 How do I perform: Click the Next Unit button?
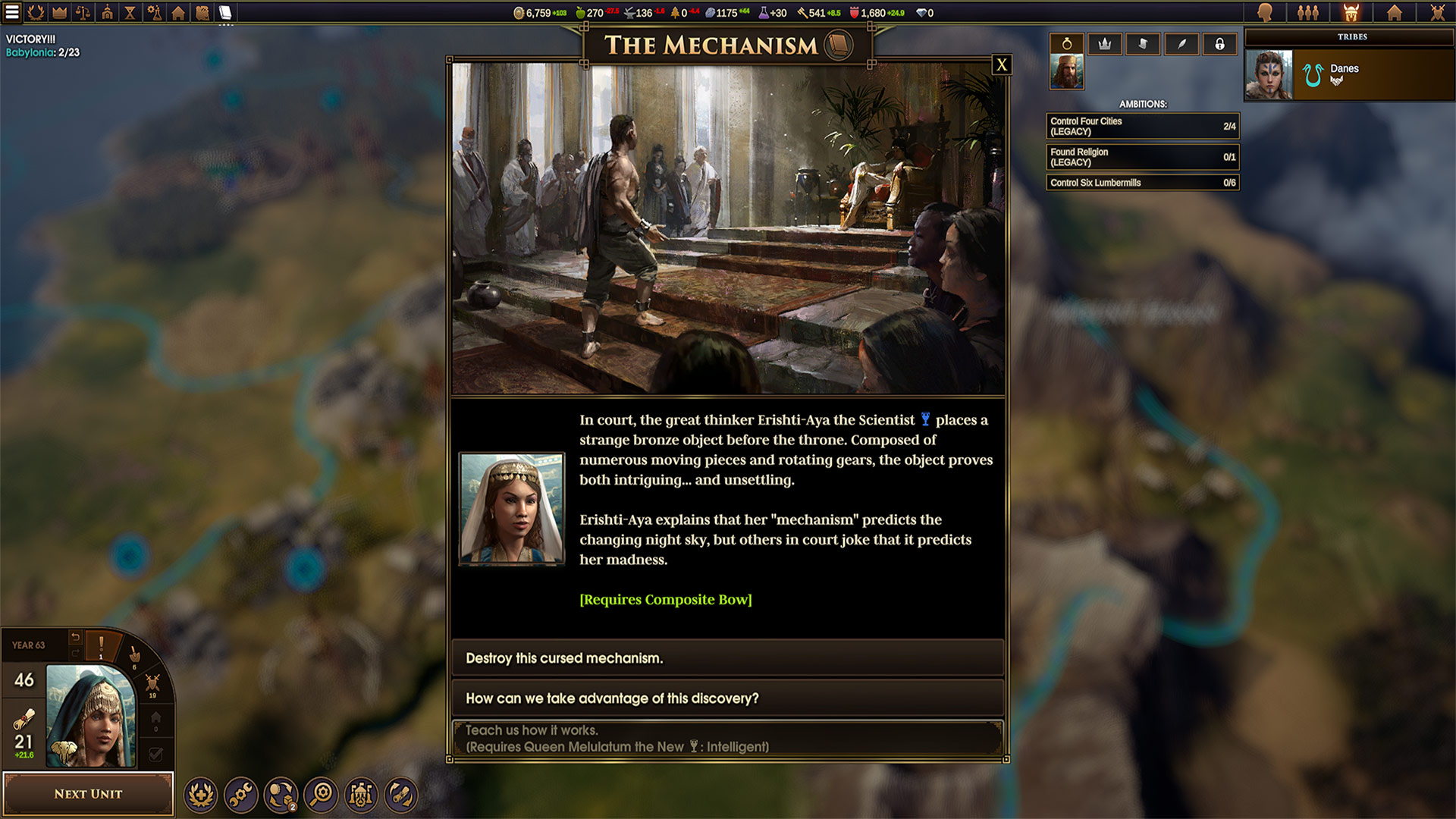tap(88, 794)
